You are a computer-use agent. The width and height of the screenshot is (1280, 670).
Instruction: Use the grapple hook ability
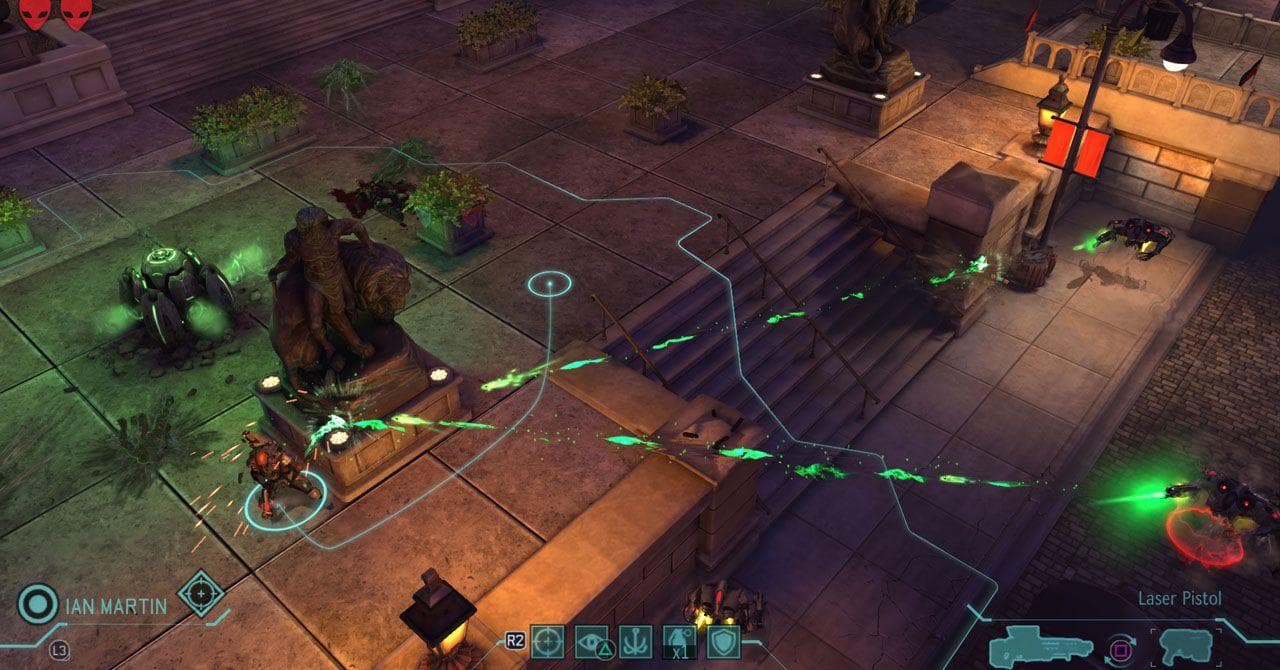pyautogui.click(x=636, y=642)
